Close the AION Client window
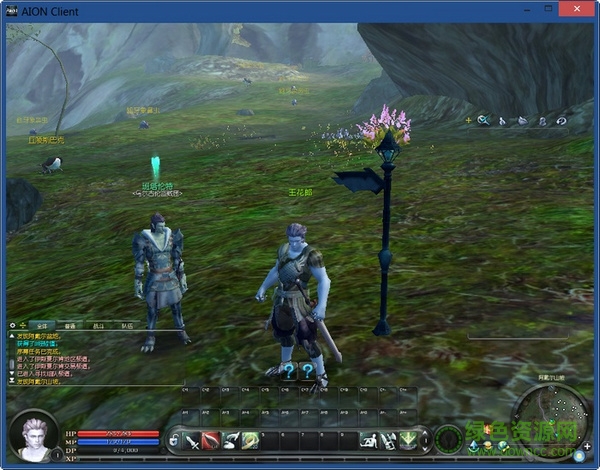Screen dimensions: 600x470 pyautogui.click(x=577, y=10)
